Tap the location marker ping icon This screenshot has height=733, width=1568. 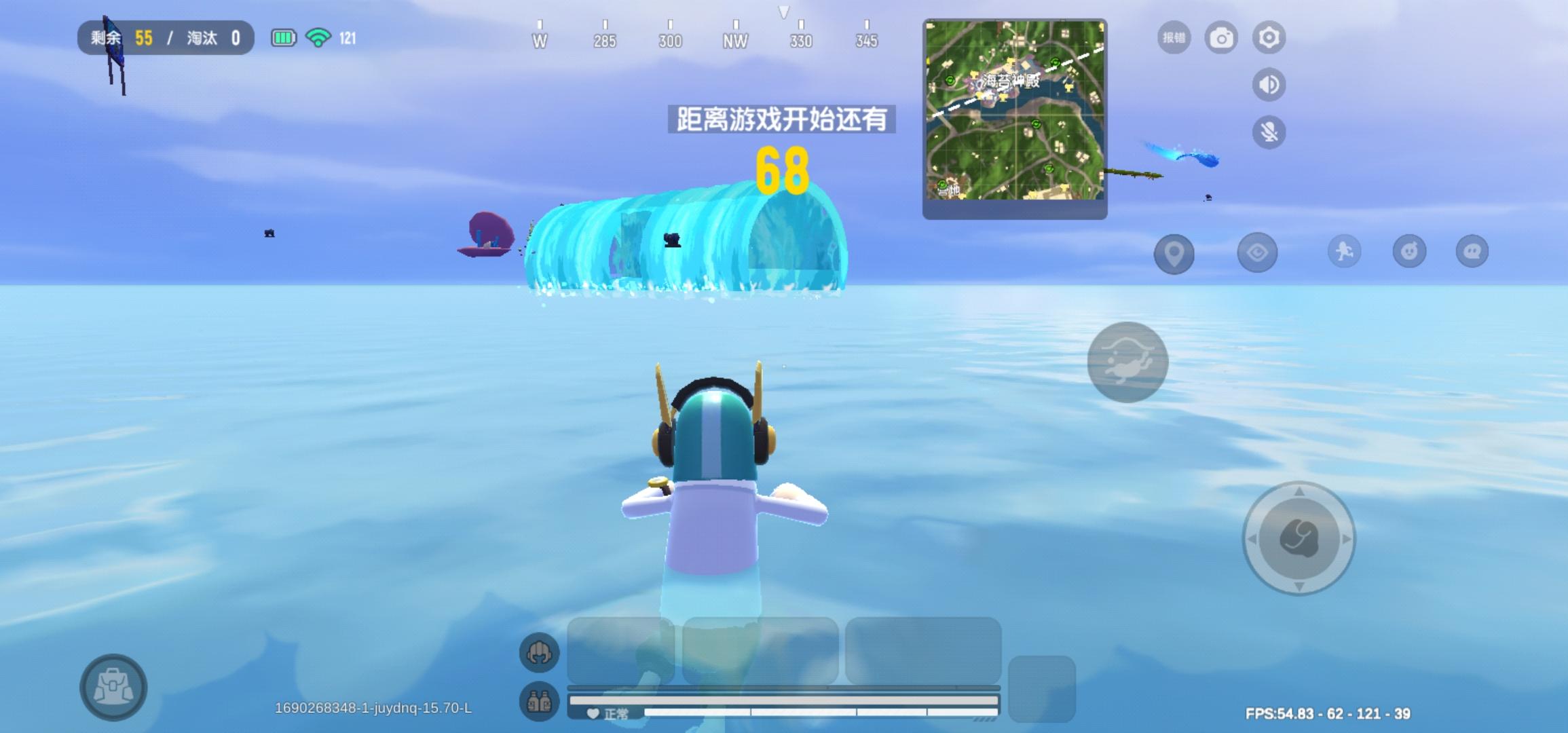point(1174,253)
